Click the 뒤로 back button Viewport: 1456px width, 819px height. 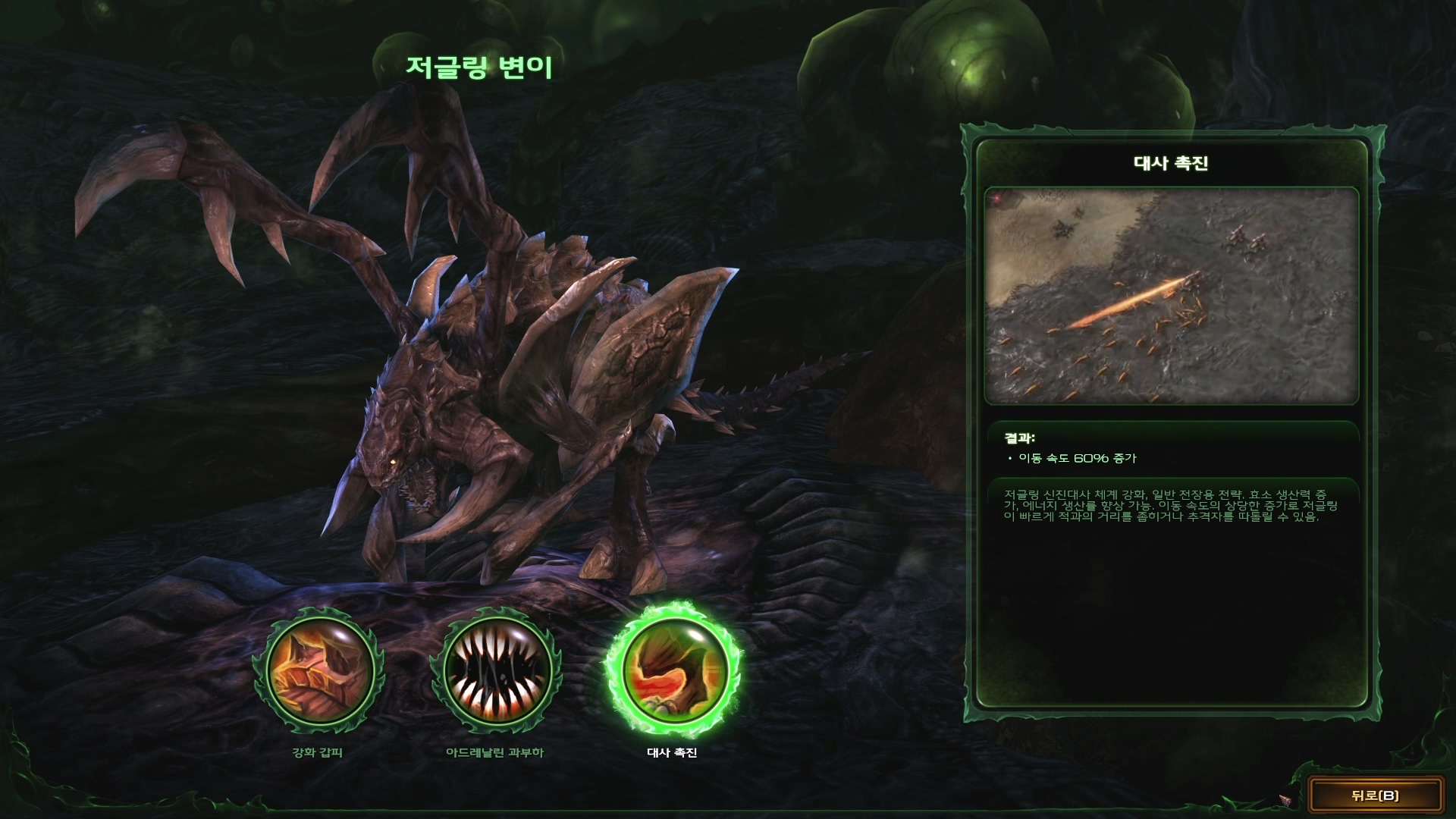tap(1375, 795)
